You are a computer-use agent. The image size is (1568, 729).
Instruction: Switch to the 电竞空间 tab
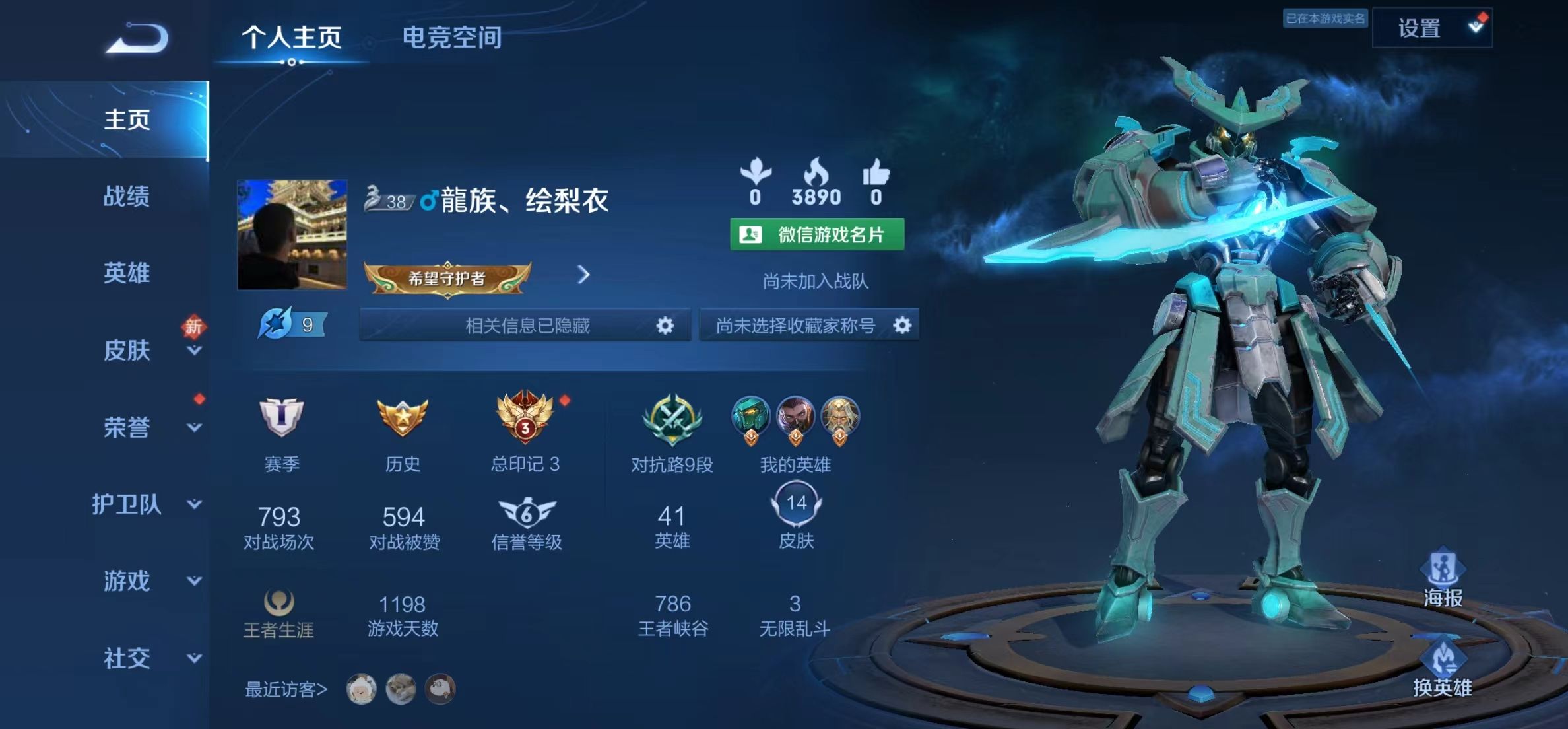click(x=453, y=38)
